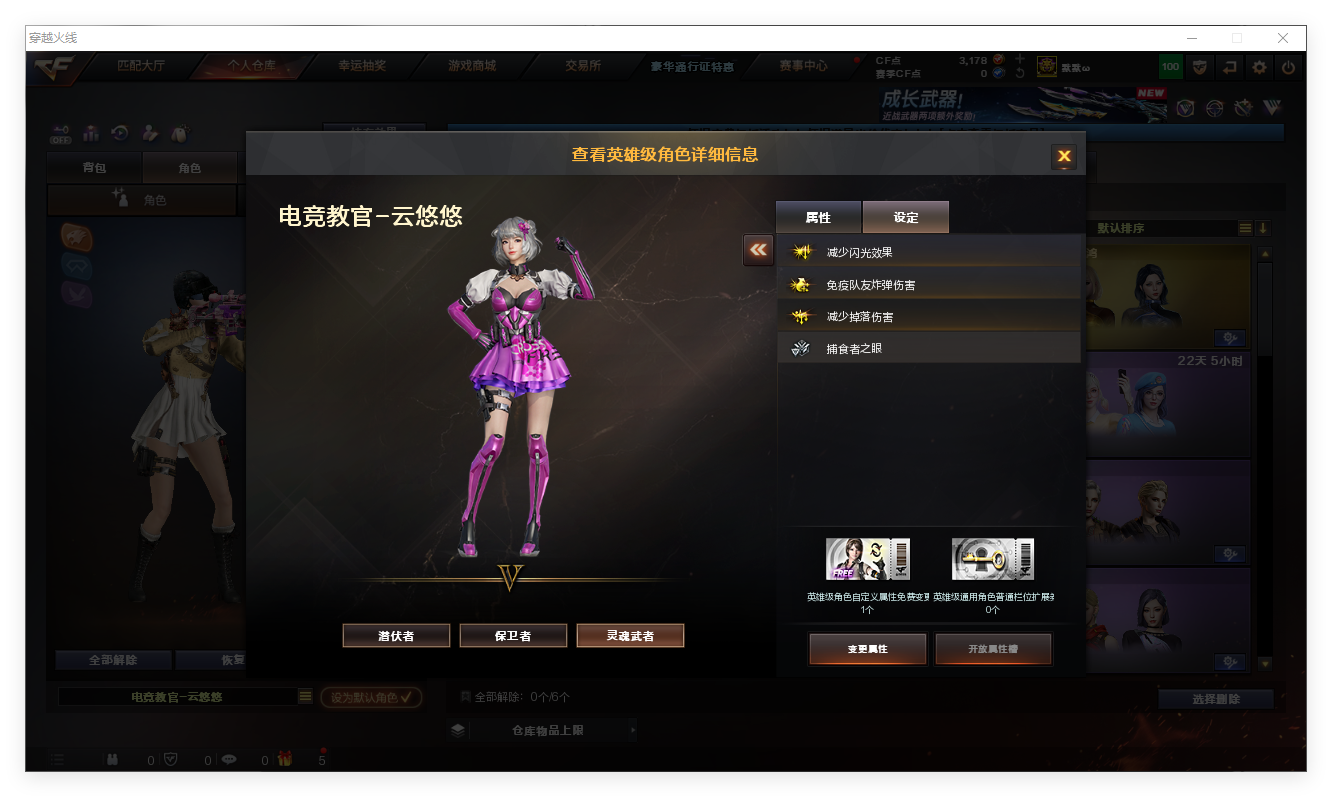Image resolution: width=1332 pixels, height=797 pixels.
Task: Open the replay/history icon in the top-left toolbar
Action: 120,133
